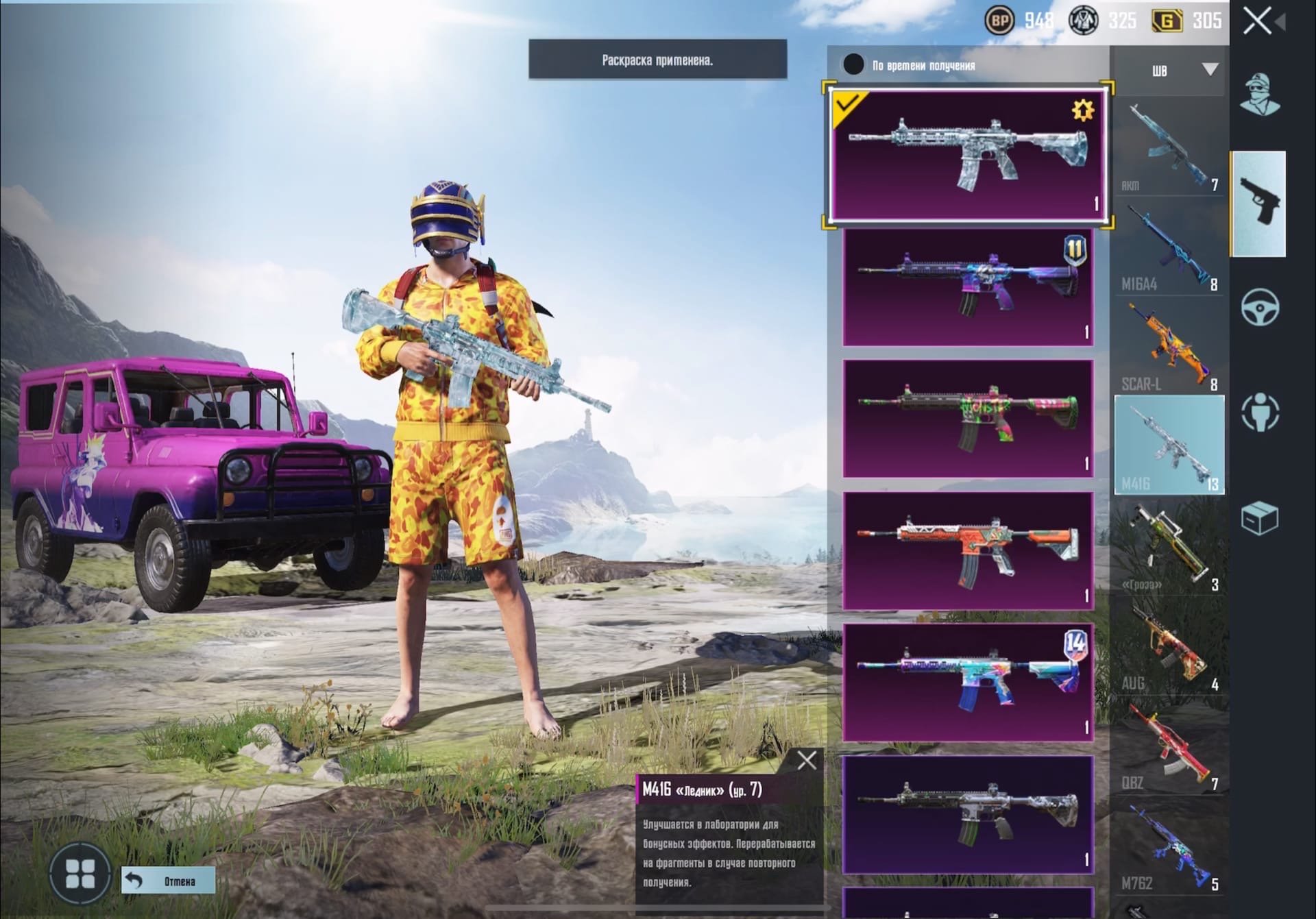Close the M416 «Ледник» description tooltip
This screenshot has width=1316, height=919.
807,760
